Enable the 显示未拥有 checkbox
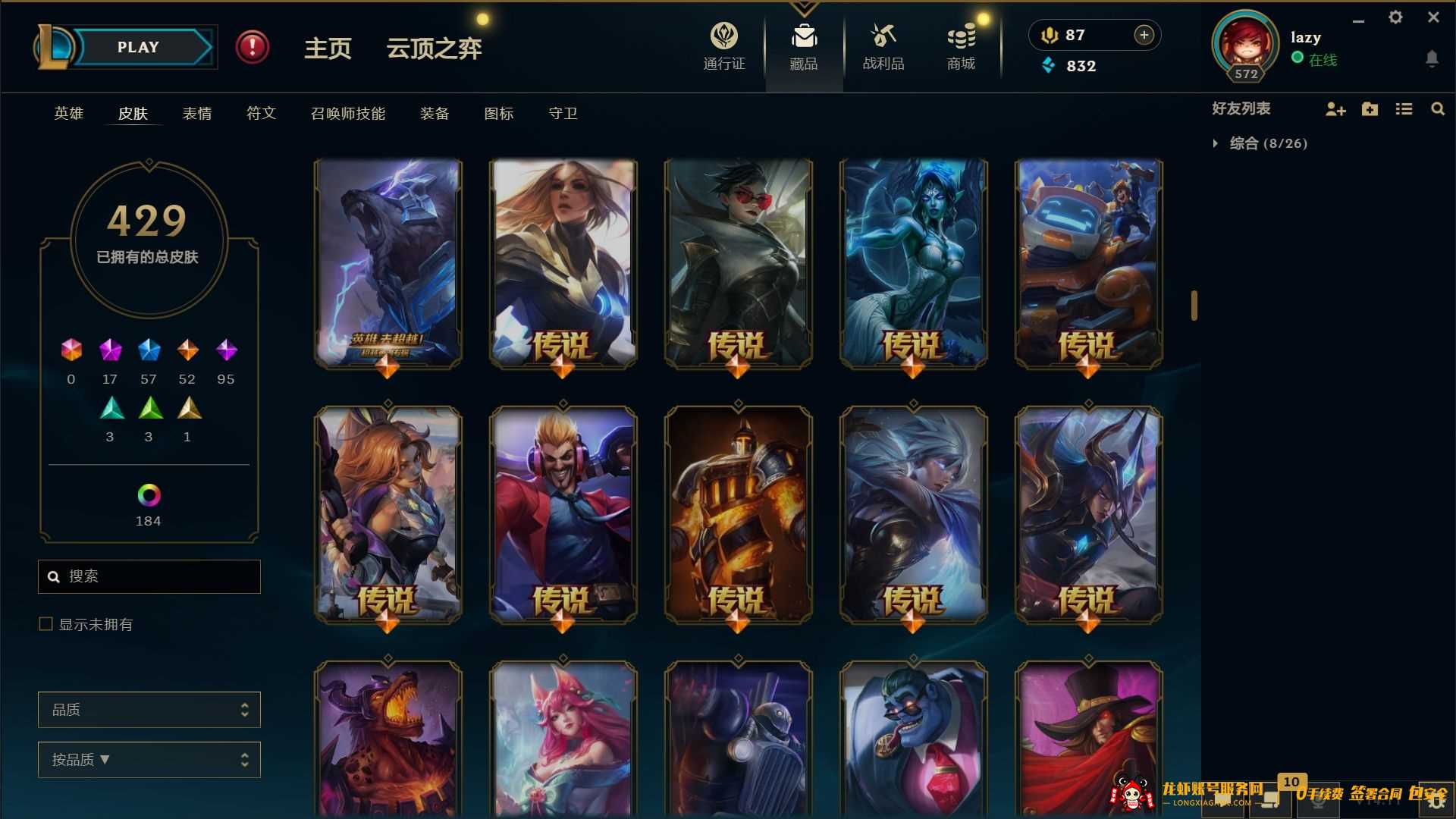This screenshot has height=819, width=1456. pos(45,624)
